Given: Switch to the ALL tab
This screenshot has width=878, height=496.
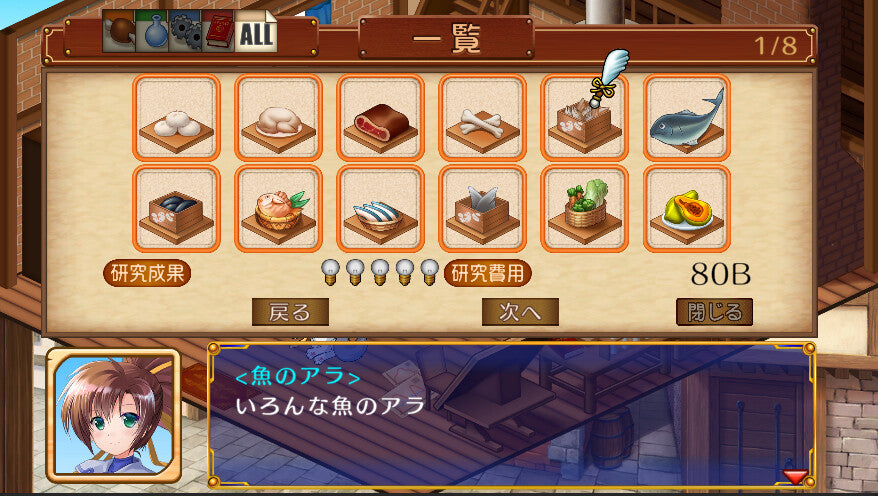Looking at the screenshot, I should 256,35.
